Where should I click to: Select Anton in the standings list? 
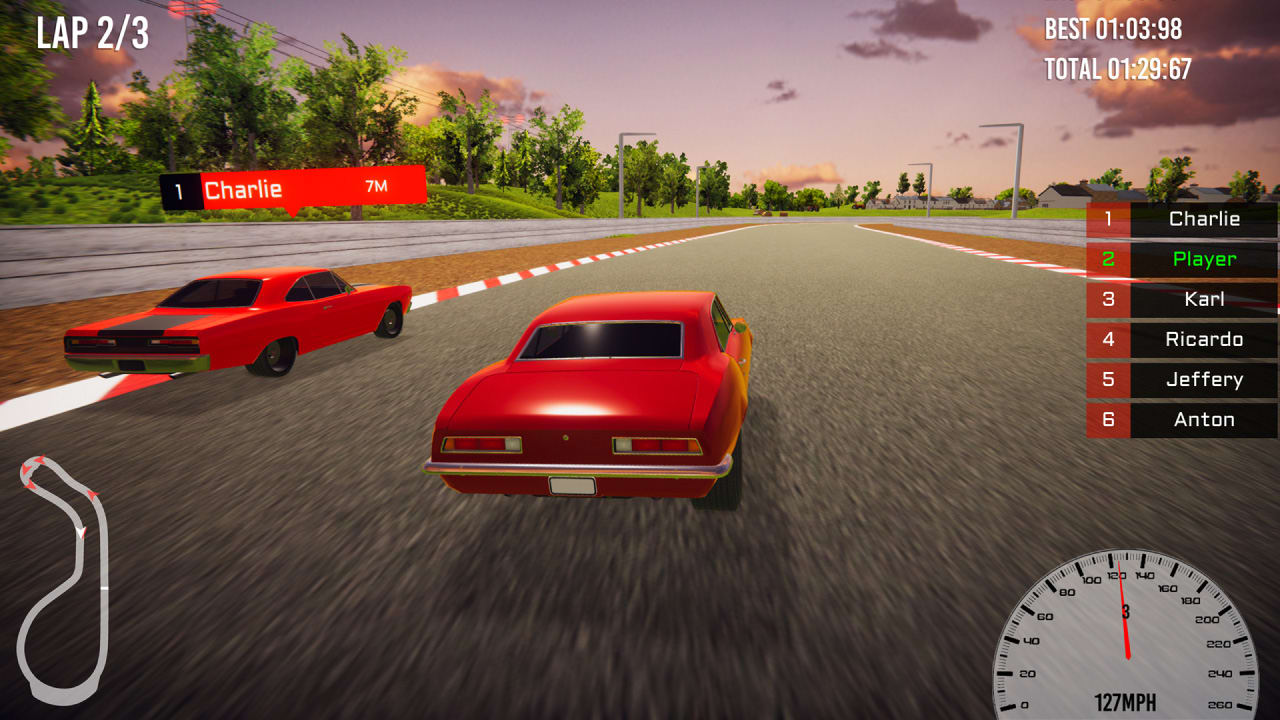pyautogui.click(x=1204, y=419)
